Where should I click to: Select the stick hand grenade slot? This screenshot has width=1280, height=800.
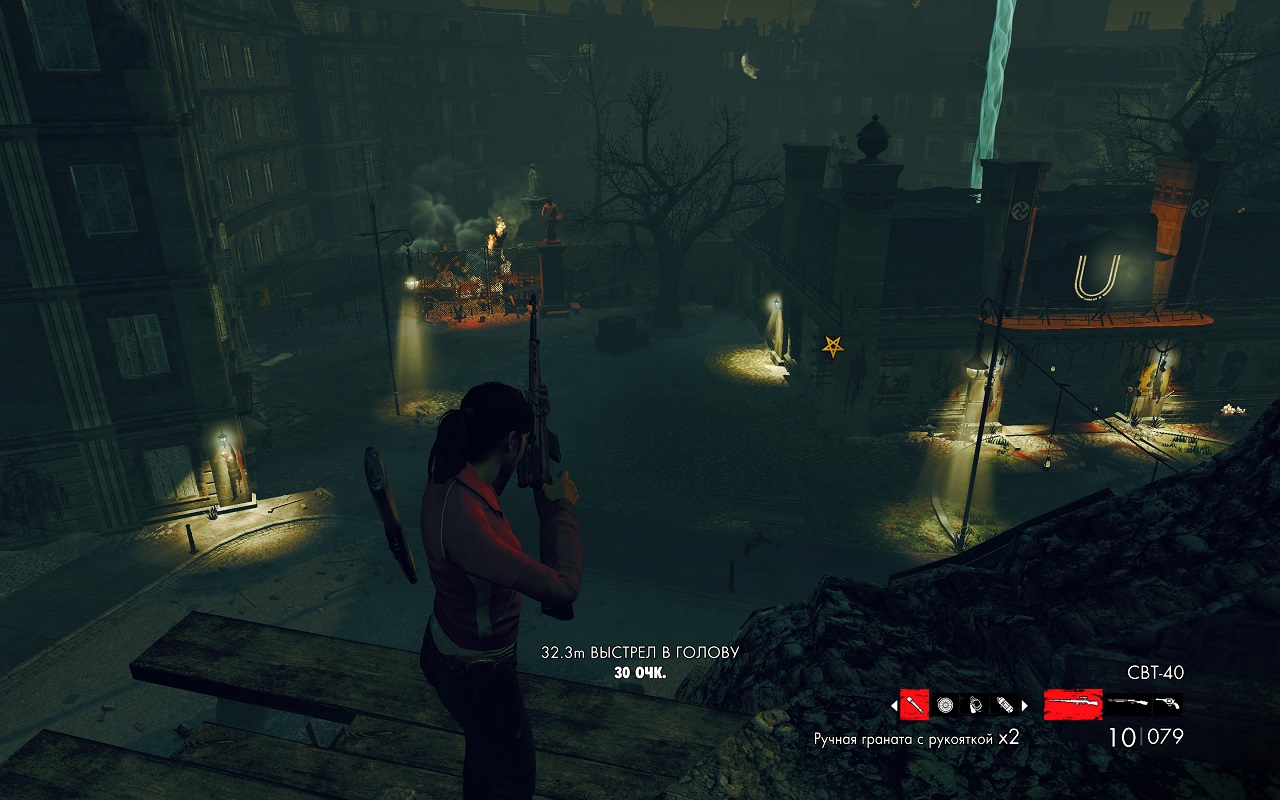coord(915,705)
